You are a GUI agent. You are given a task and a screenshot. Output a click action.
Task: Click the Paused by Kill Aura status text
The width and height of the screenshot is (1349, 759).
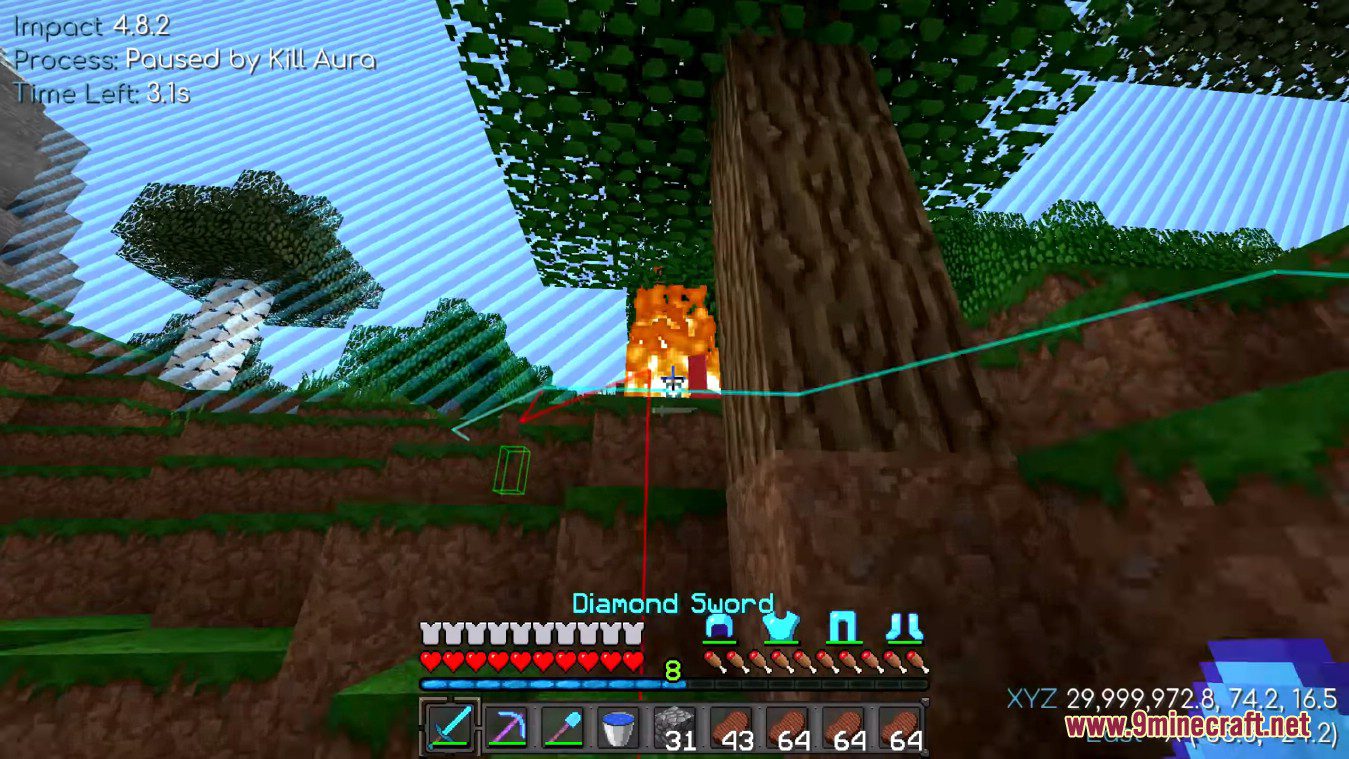(x=194, y=59)
